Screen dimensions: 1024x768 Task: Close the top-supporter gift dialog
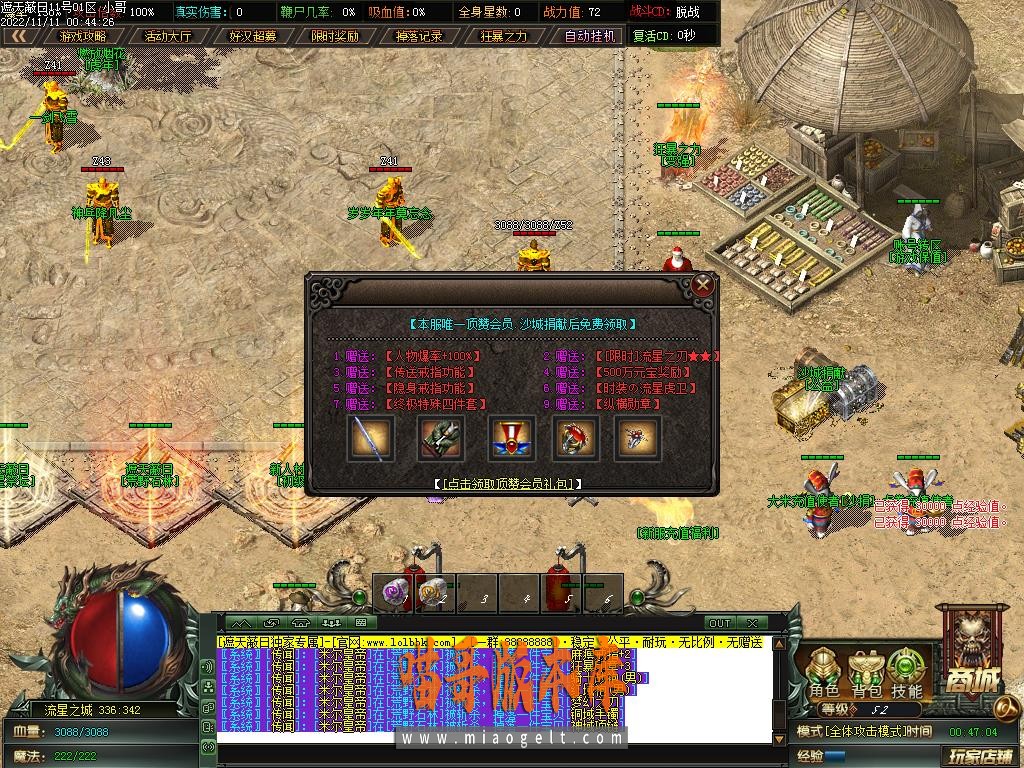[703, 285]
